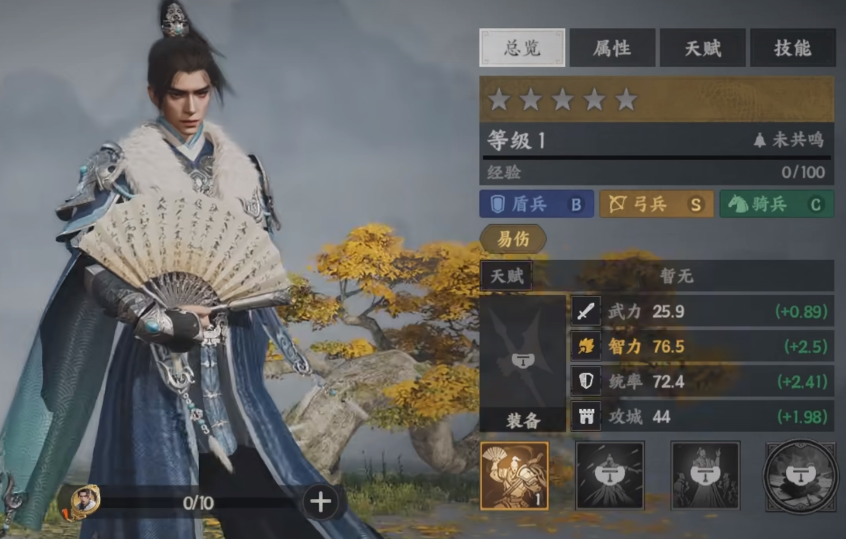Click the round locked skill slot
846x539 pixels.
[x=800, y=476]
